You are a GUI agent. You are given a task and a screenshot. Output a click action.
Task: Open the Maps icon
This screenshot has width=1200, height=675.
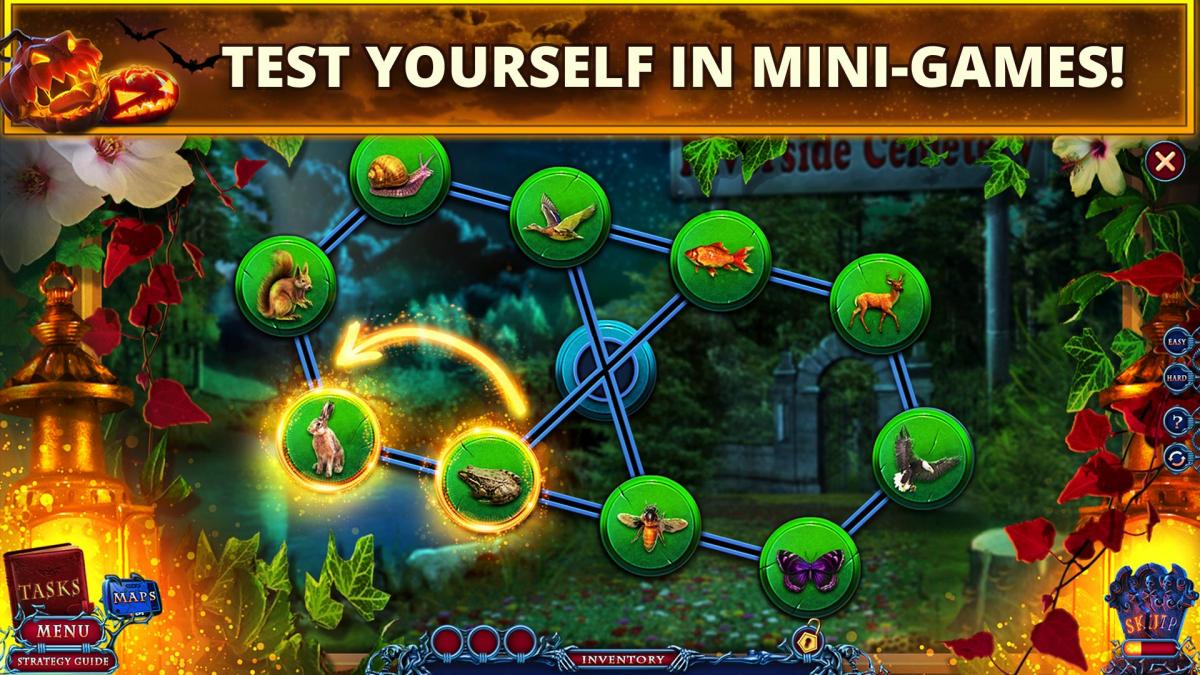131,597
